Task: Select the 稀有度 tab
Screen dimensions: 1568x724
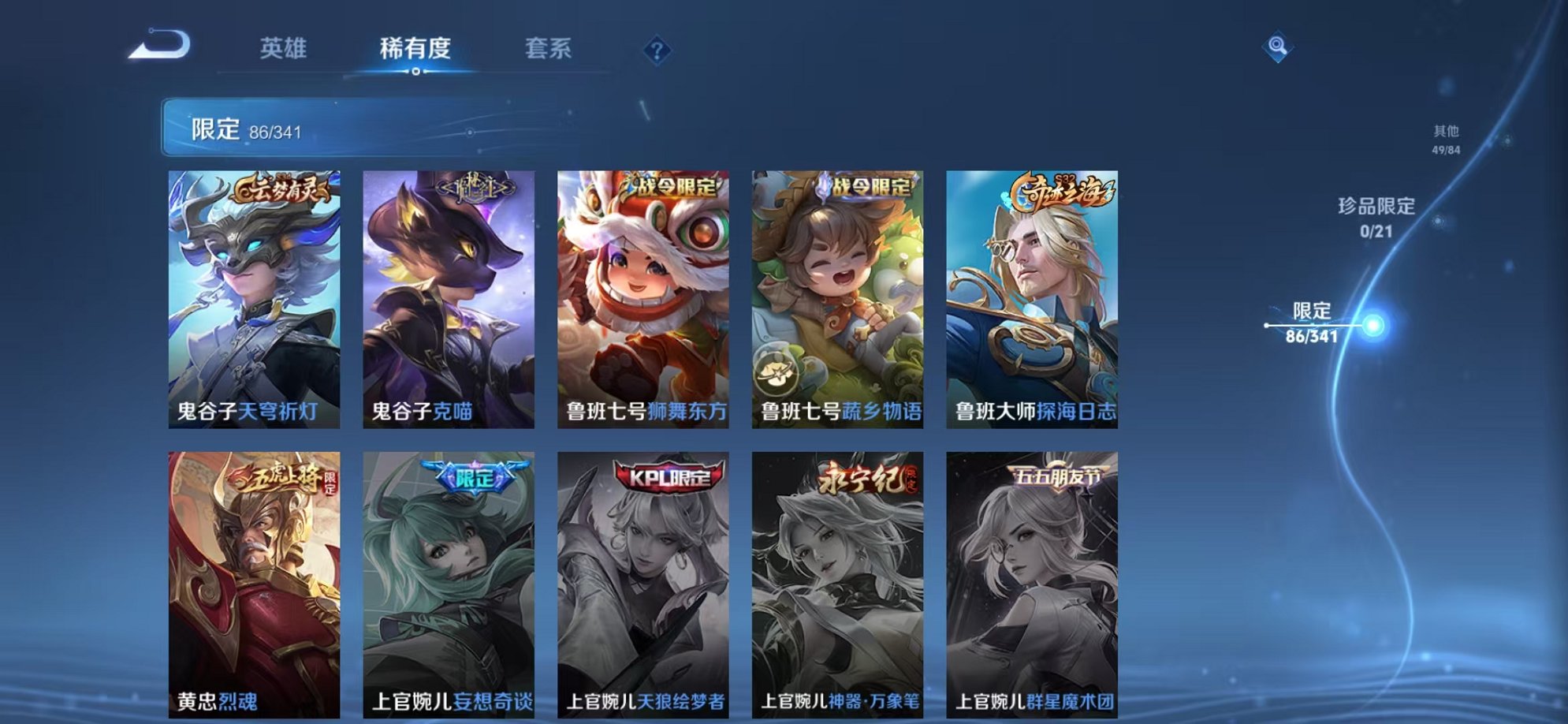Action: coord(417,49)
